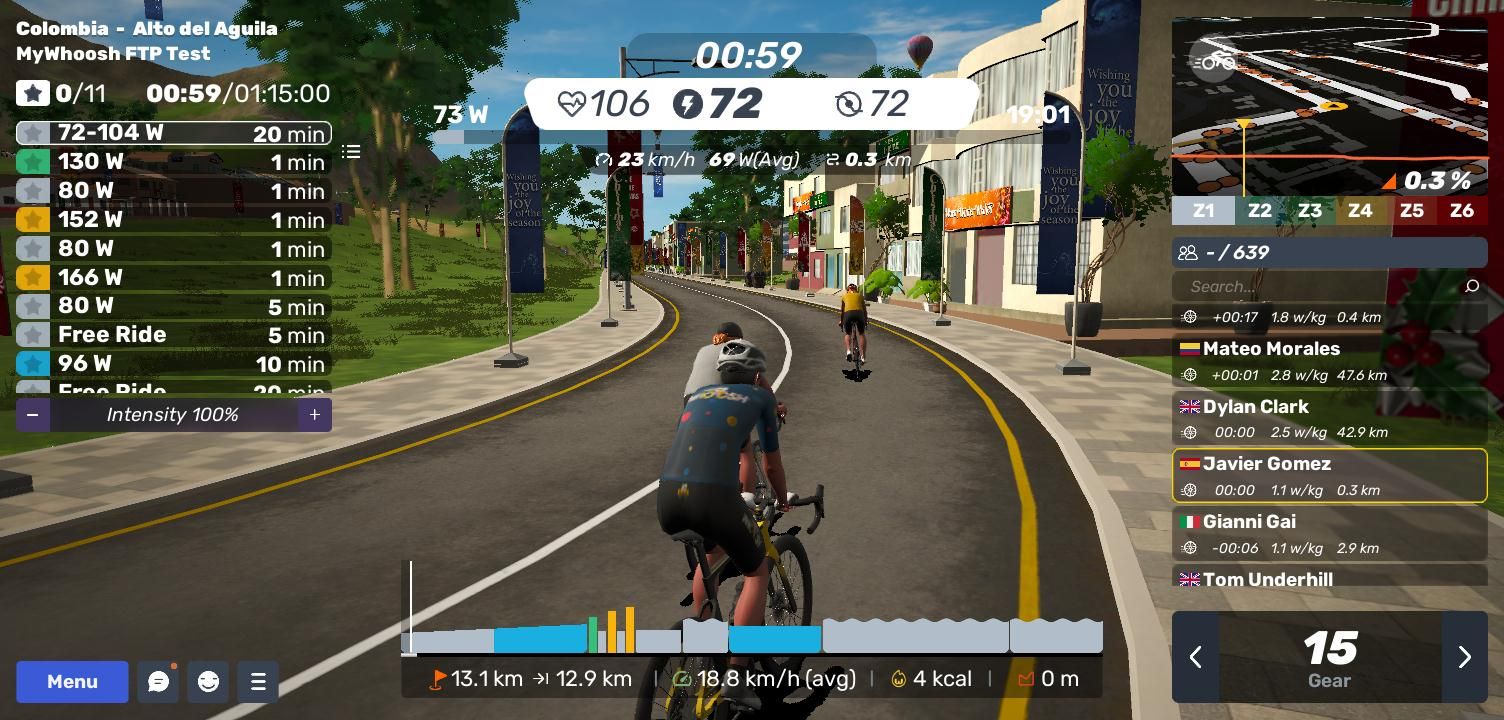Select the 130 W workout interval

pos(173,162)
